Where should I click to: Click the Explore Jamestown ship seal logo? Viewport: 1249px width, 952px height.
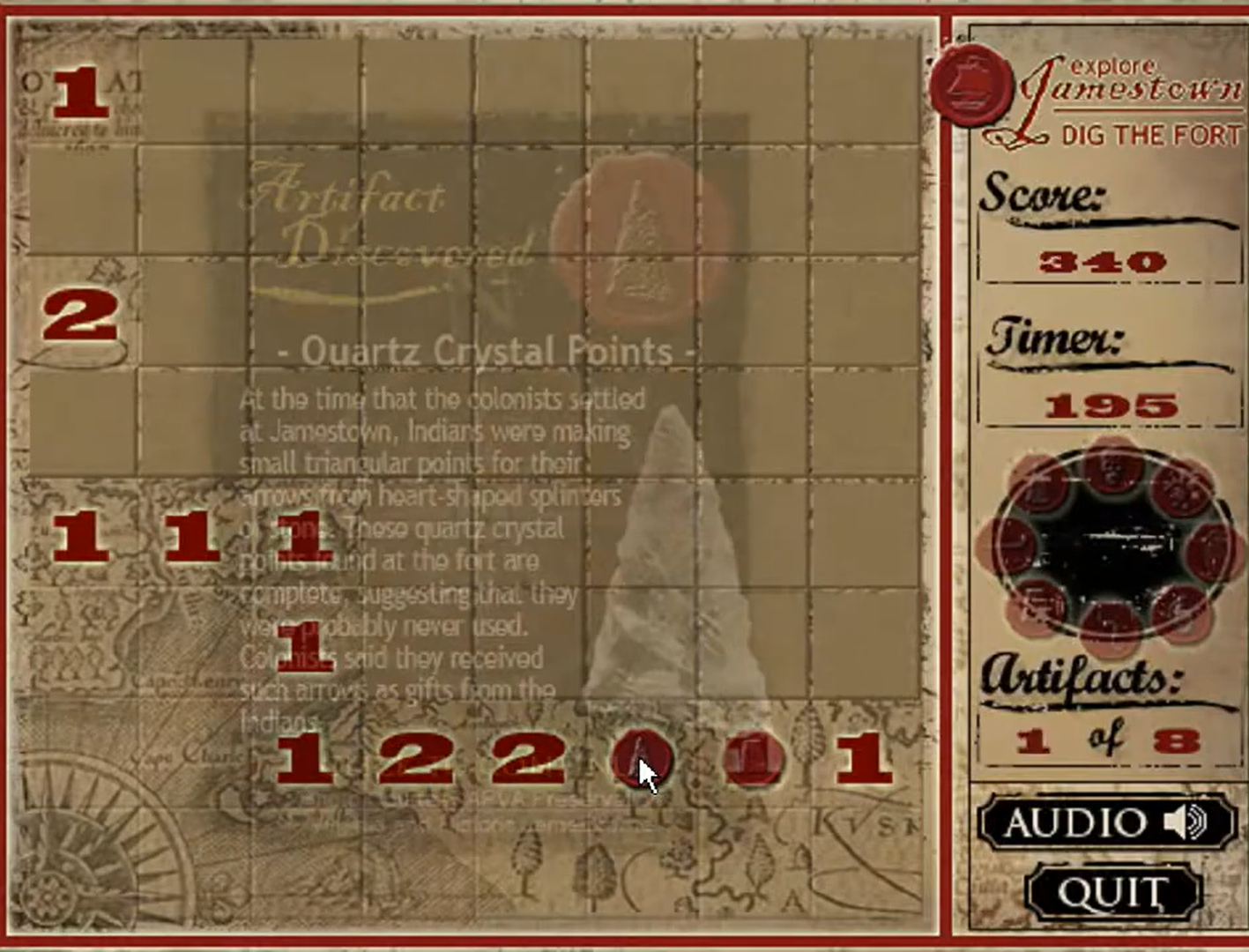coord(970,84)
